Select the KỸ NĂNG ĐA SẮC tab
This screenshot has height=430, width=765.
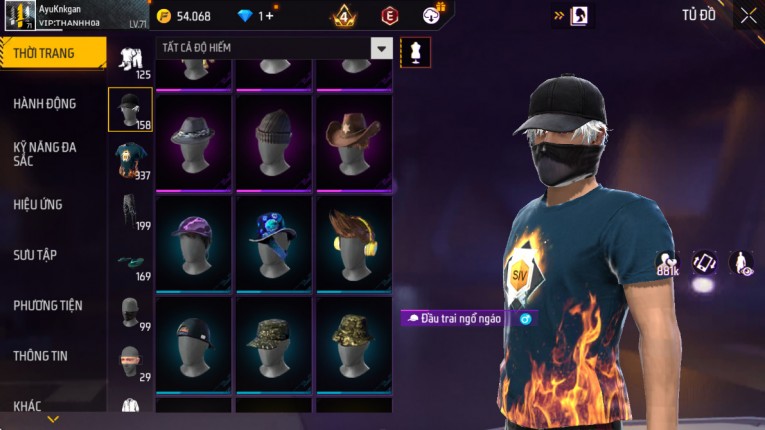click(45, 154)
